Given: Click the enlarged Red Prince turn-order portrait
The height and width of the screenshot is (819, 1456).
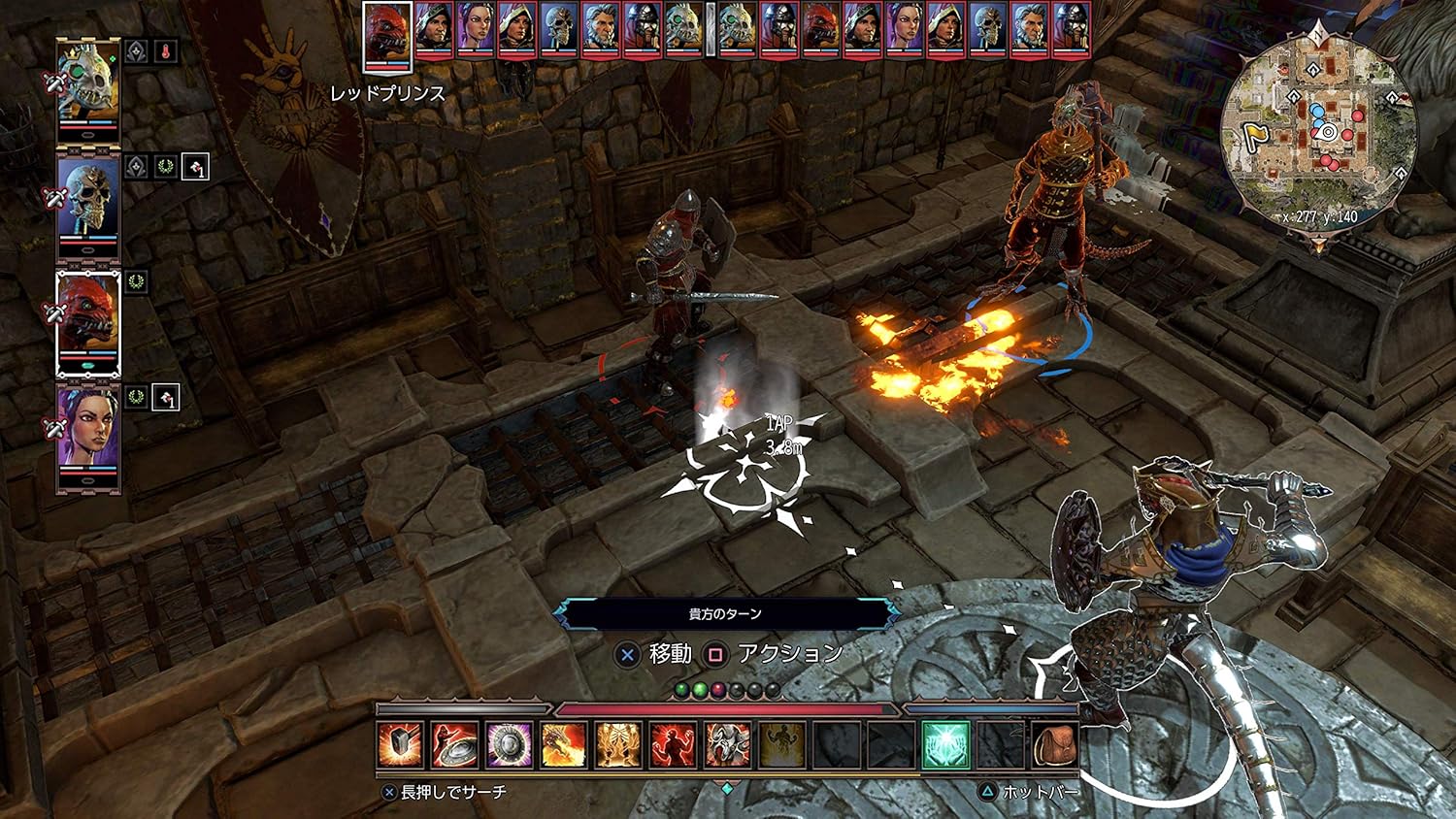Looking at the screenshot, I should [x=387, y=37].
